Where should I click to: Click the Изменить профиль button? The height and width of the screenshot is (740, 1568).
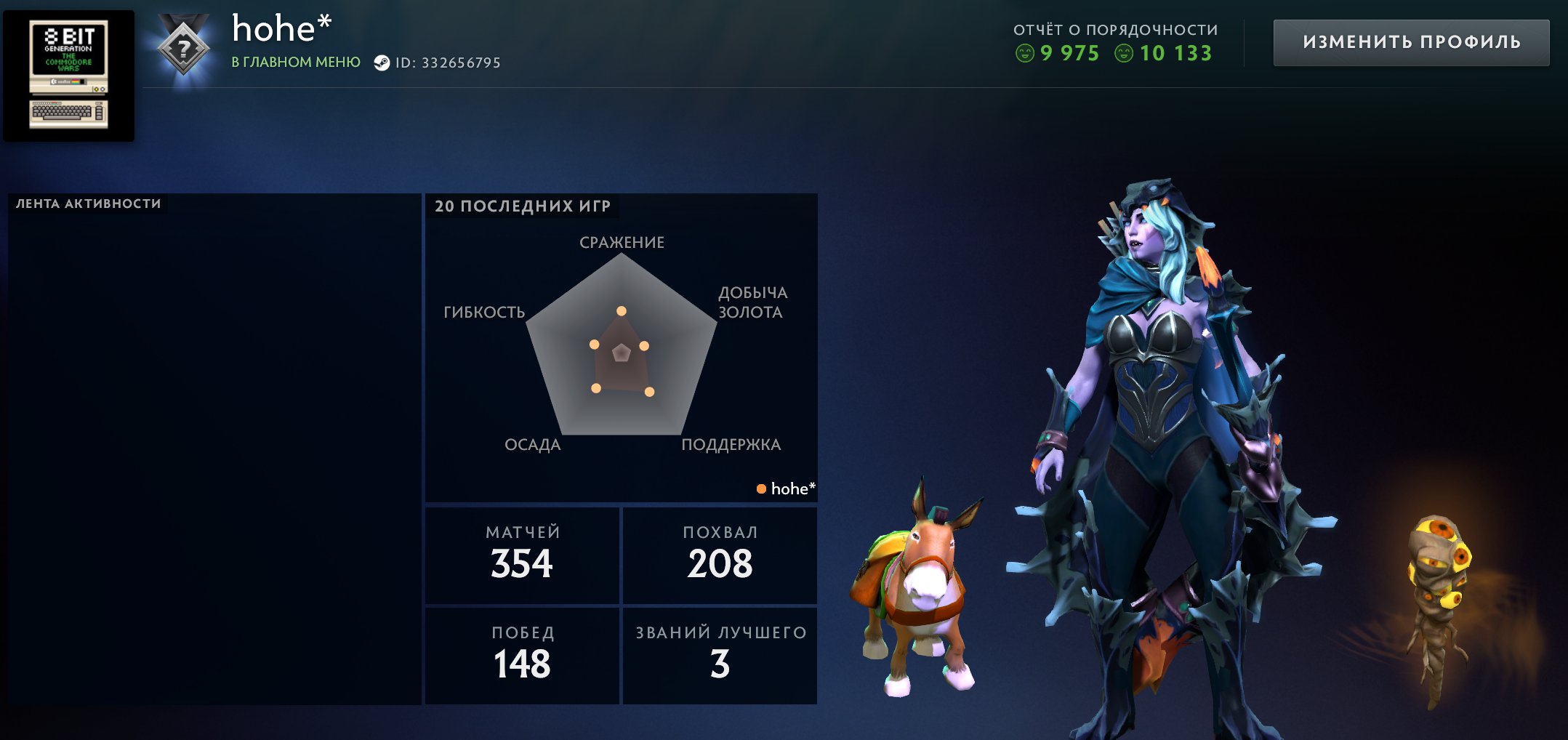click(x=1411, y=42)
